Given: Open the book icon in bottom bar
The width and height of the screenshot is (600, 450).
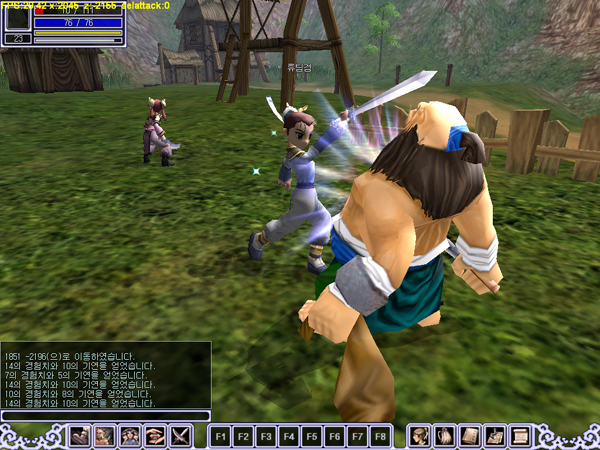Looking at the screenshot, I should coord(470,436).
